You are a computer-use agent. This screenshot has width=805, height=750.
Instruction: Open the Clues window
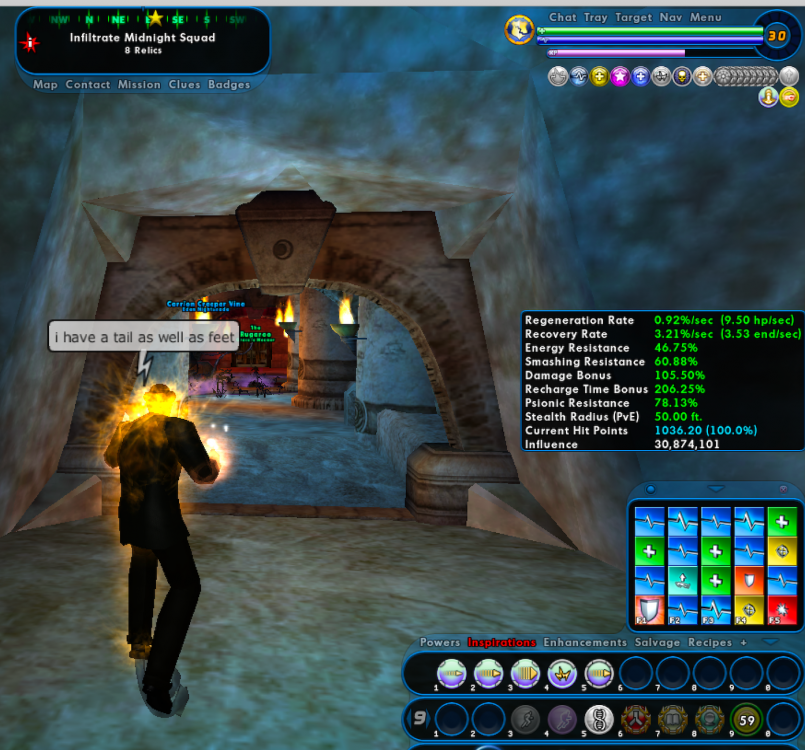tap(184, 85)
